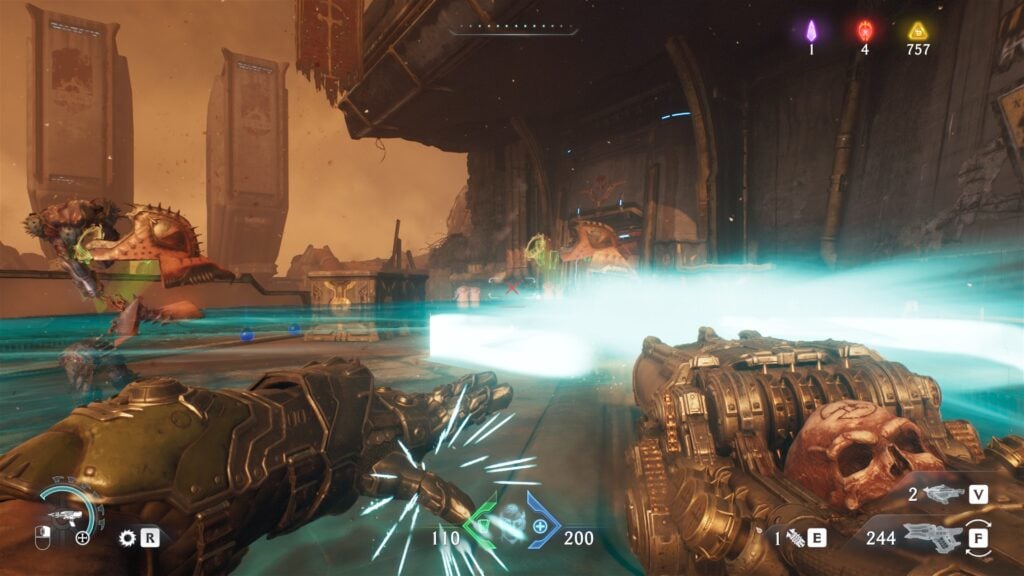Activate the melee weapon icon with 1 charge

[x=794, y=538]
